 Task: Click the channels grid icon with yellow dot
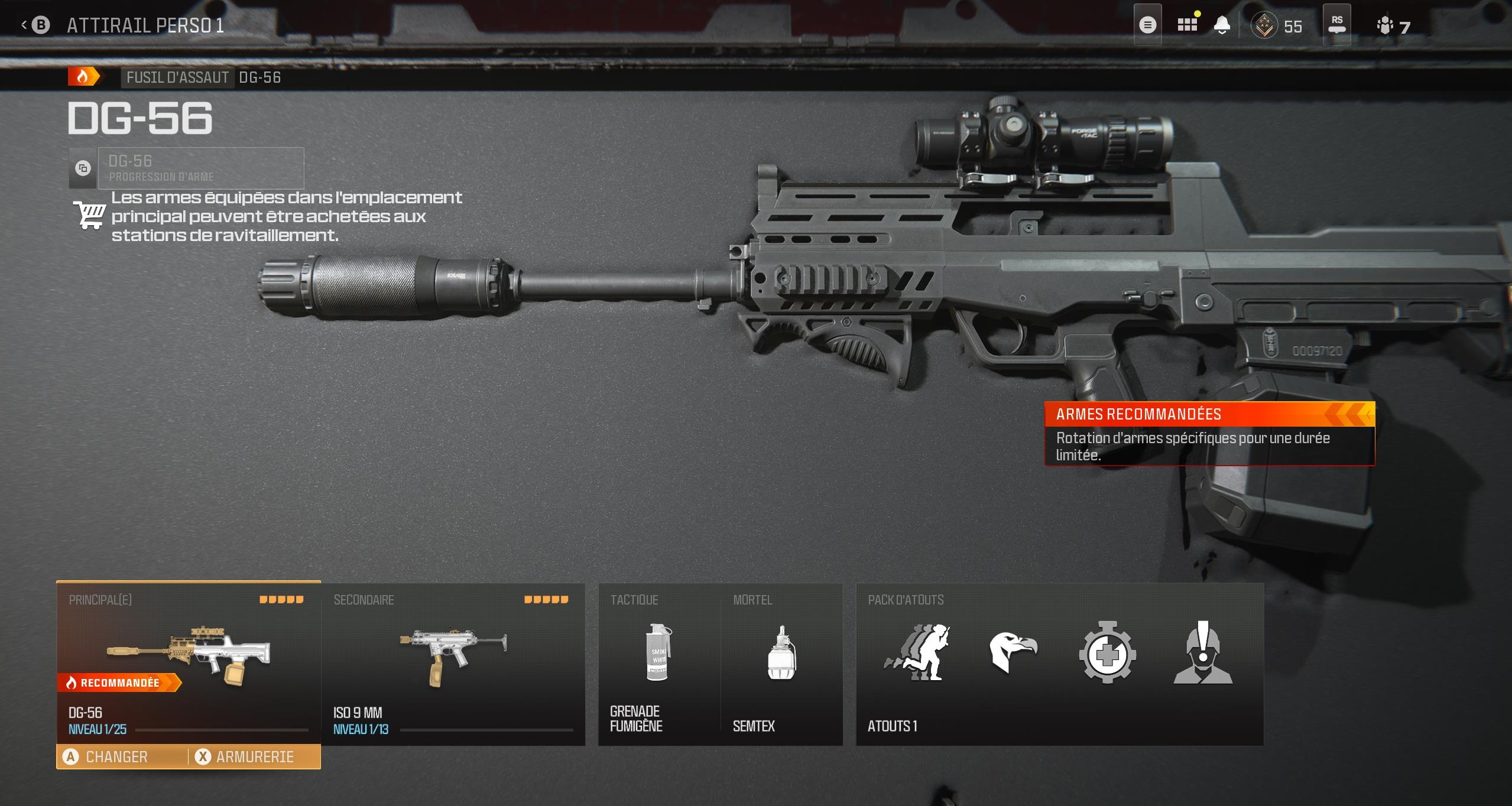coord(1187,25)
